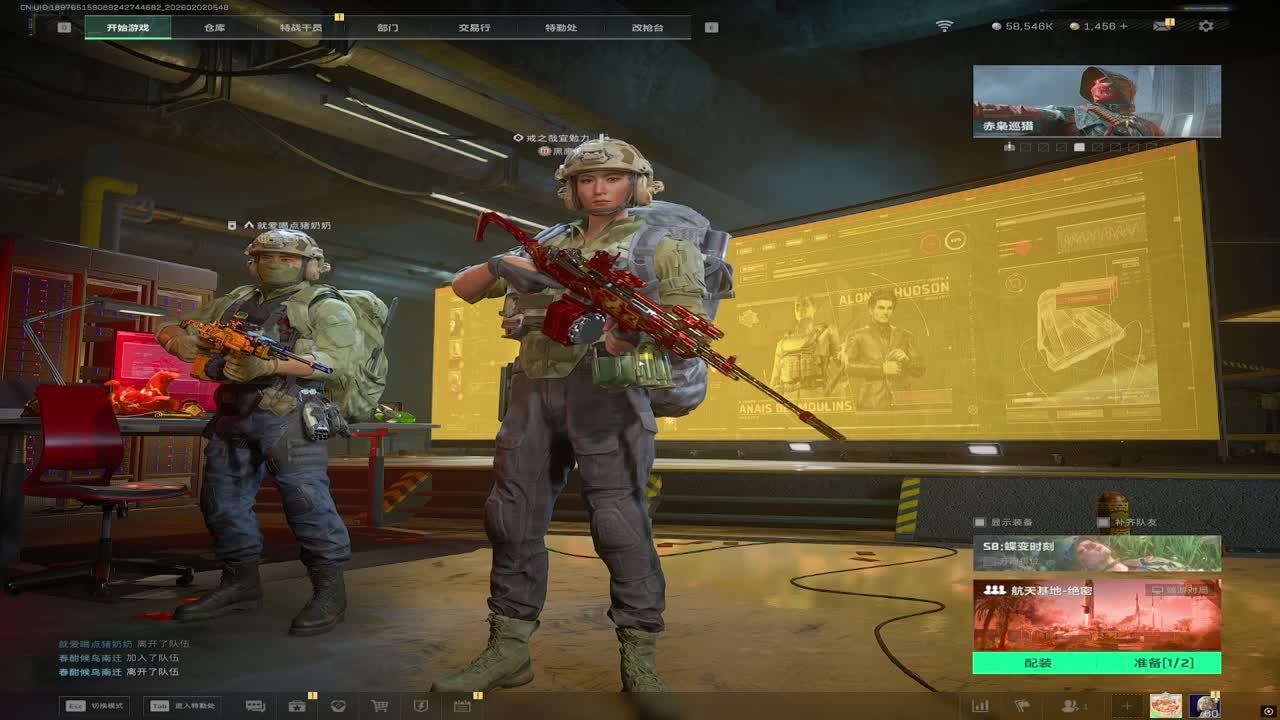This screenshot has height=720, width=1280.
Task: Switch to the 特勤处 tab
Action: [561, 27]
